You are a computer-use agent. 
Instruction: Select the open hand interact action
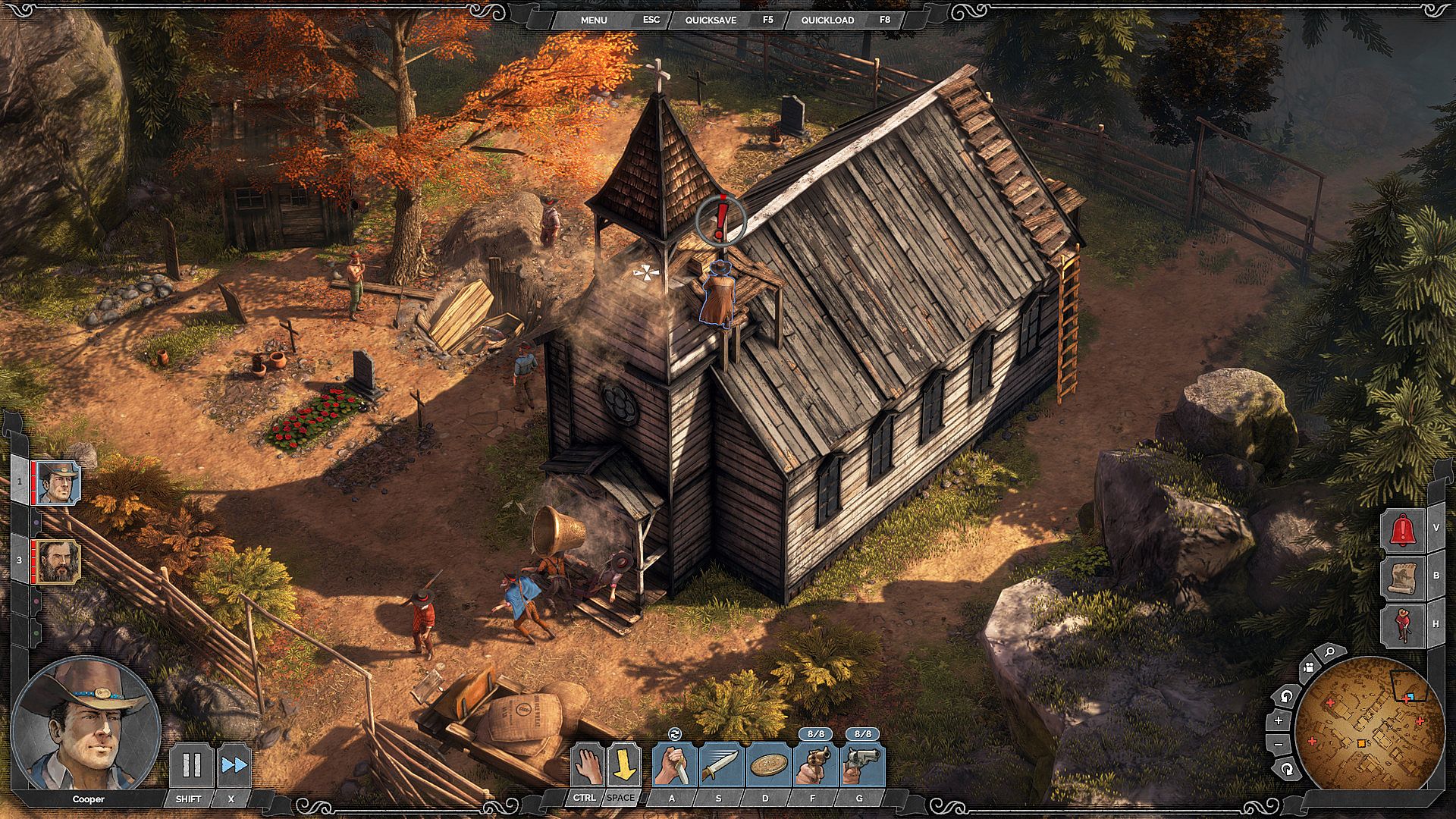587,766
